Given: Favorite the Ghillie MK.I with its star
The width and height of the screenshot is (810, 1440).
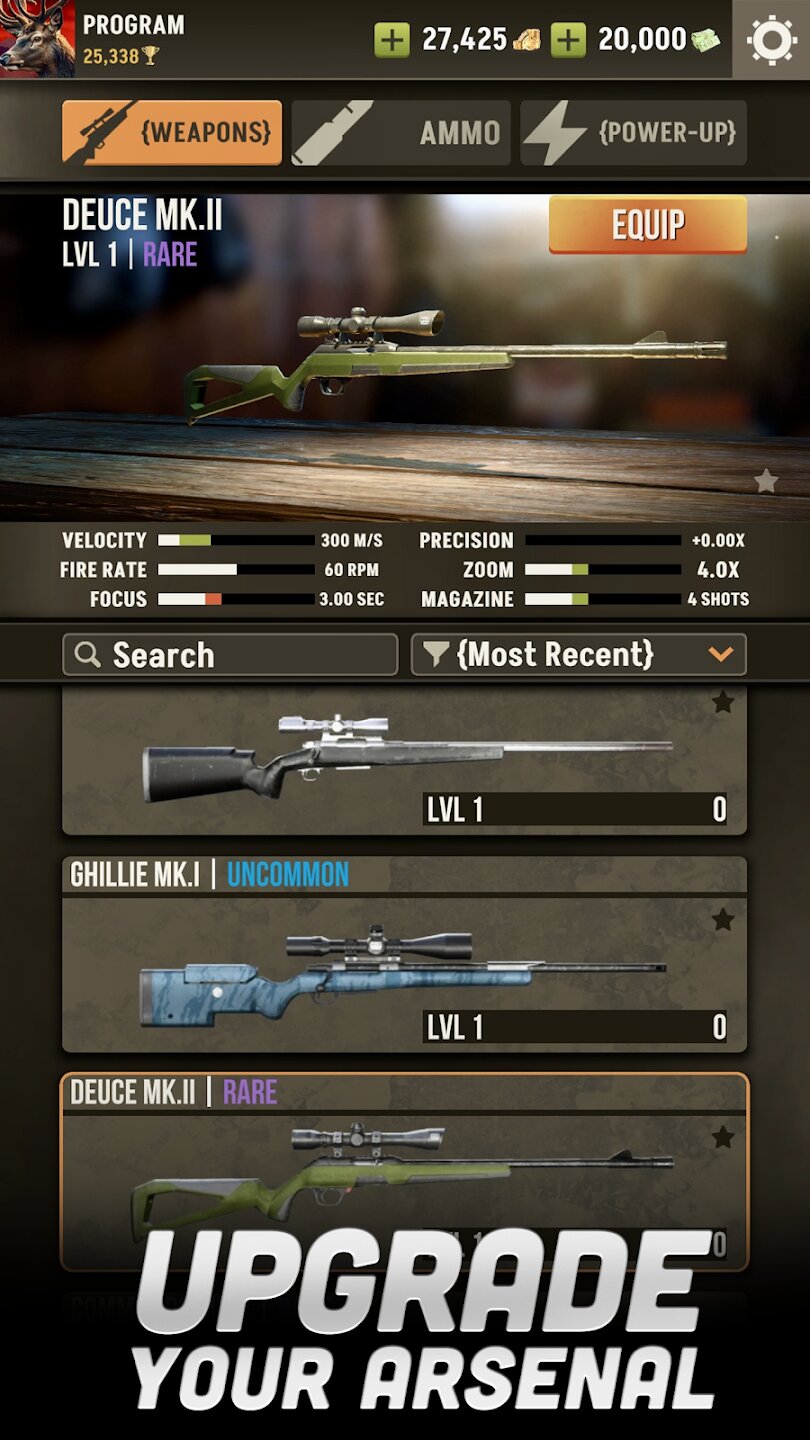Looking at the screenshot, I should pyautogui.click(x=723, y=920).
